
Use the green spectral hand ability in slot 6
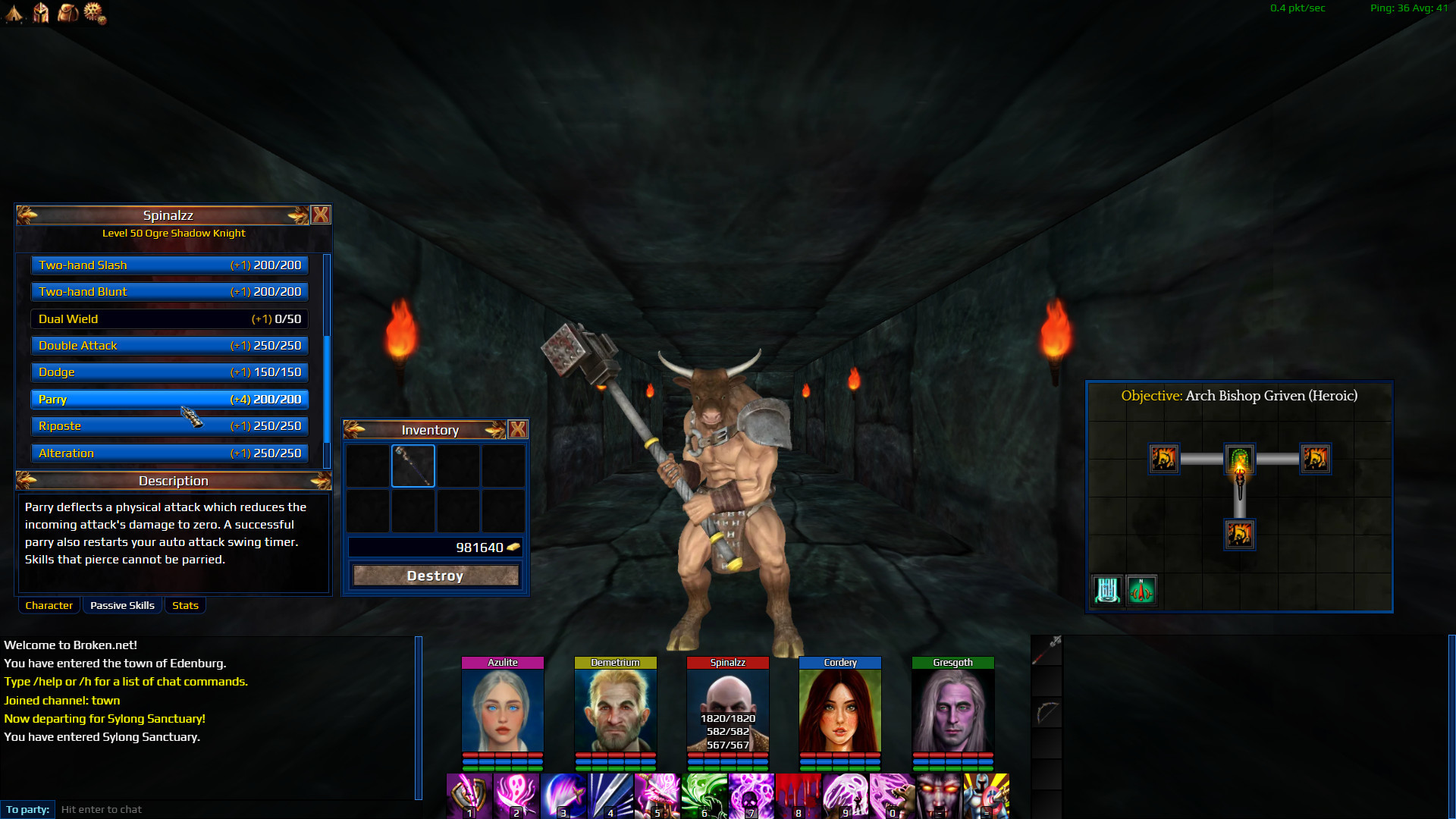(x=704, y=795)
